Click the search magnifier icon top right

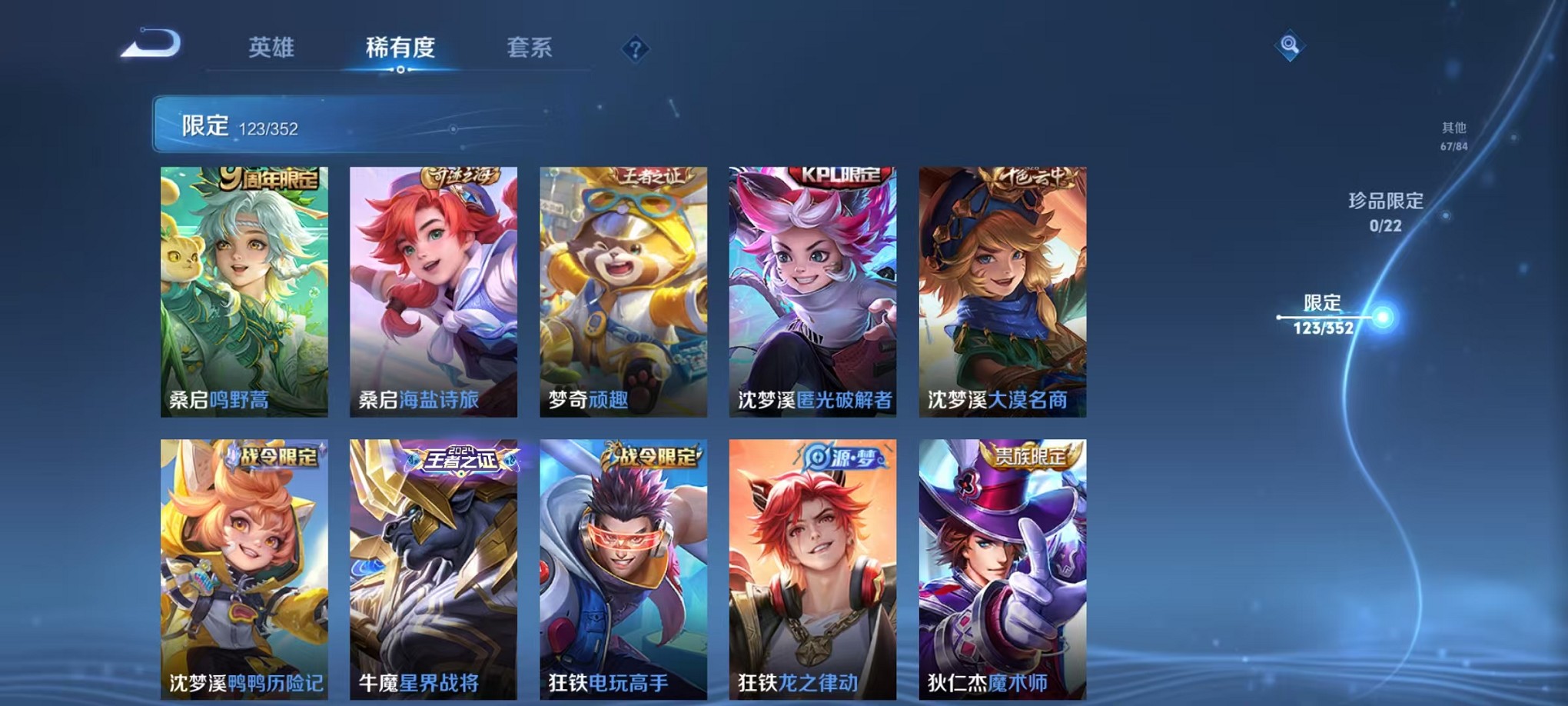[x=1291, y=46]
